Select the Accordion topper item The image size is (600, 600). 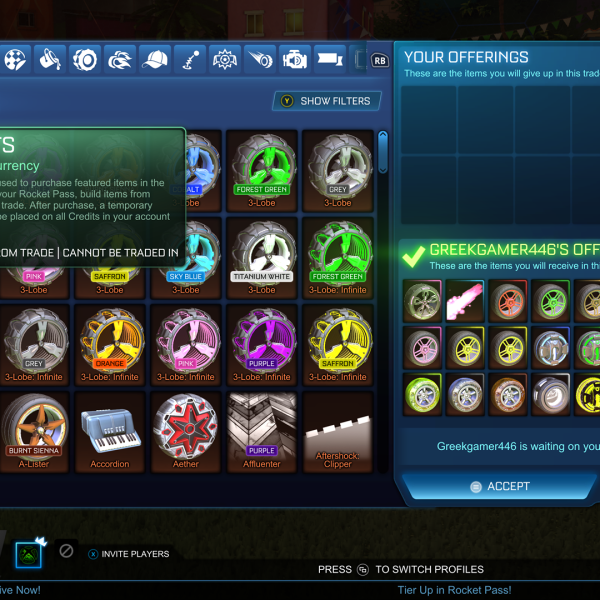click(x=109, y=432)
